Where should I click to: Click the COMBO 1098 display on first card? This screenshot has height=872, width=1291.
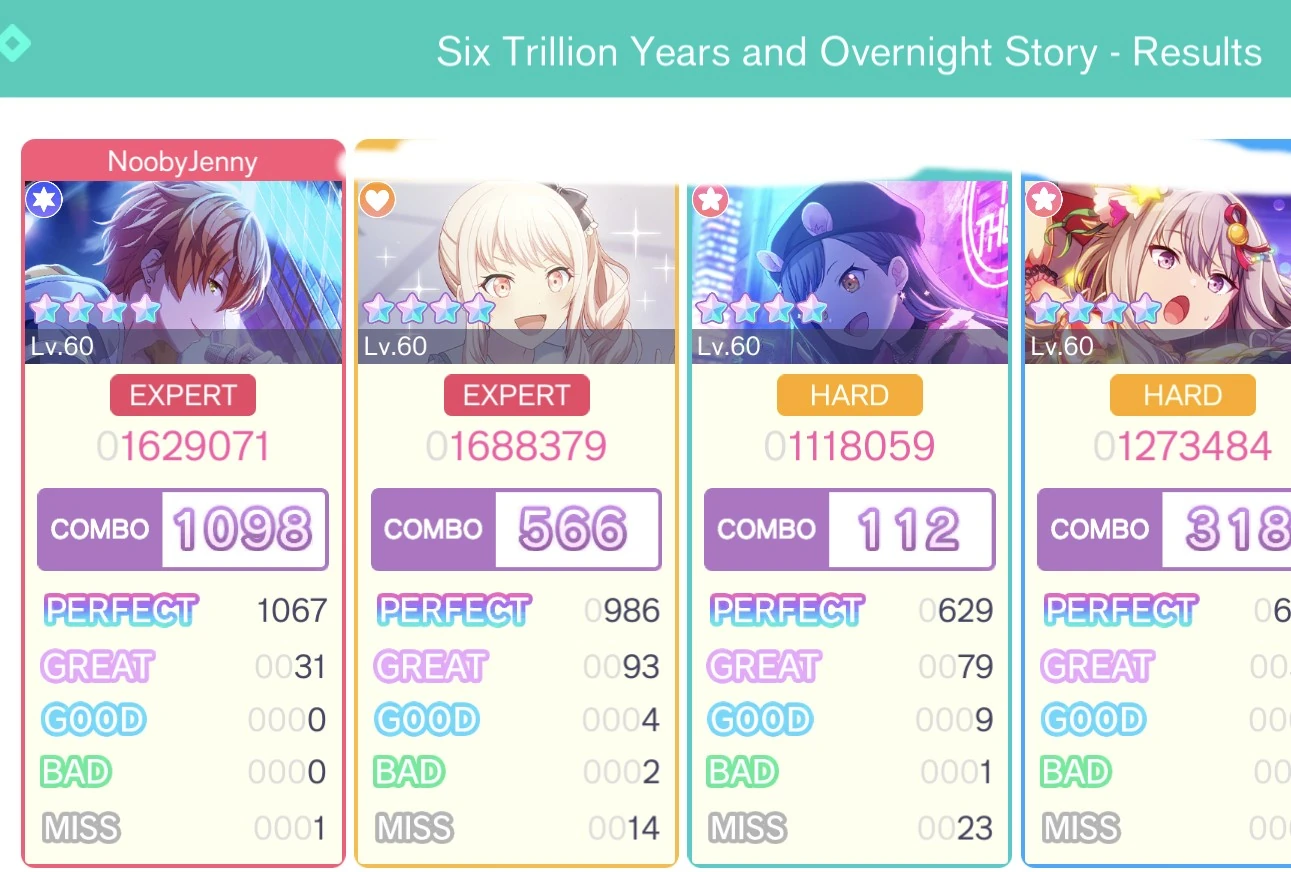[183, 529]
